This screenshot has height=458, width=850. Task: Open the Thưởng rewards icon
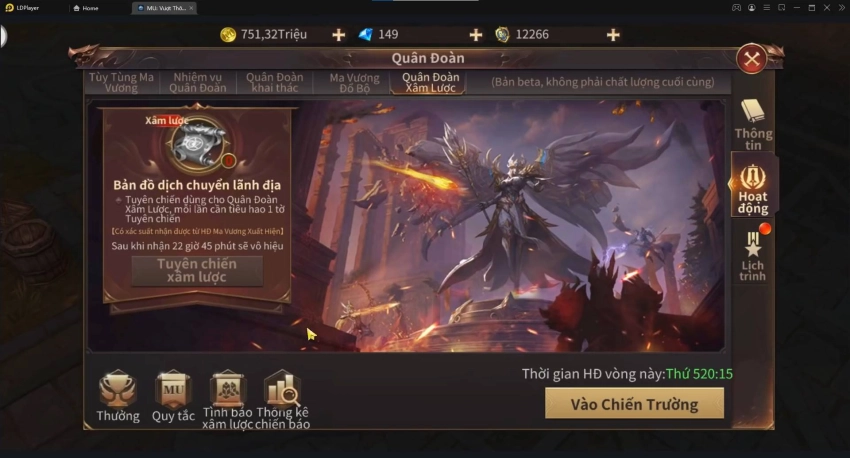pyautogui.click(x=118, y=396)
